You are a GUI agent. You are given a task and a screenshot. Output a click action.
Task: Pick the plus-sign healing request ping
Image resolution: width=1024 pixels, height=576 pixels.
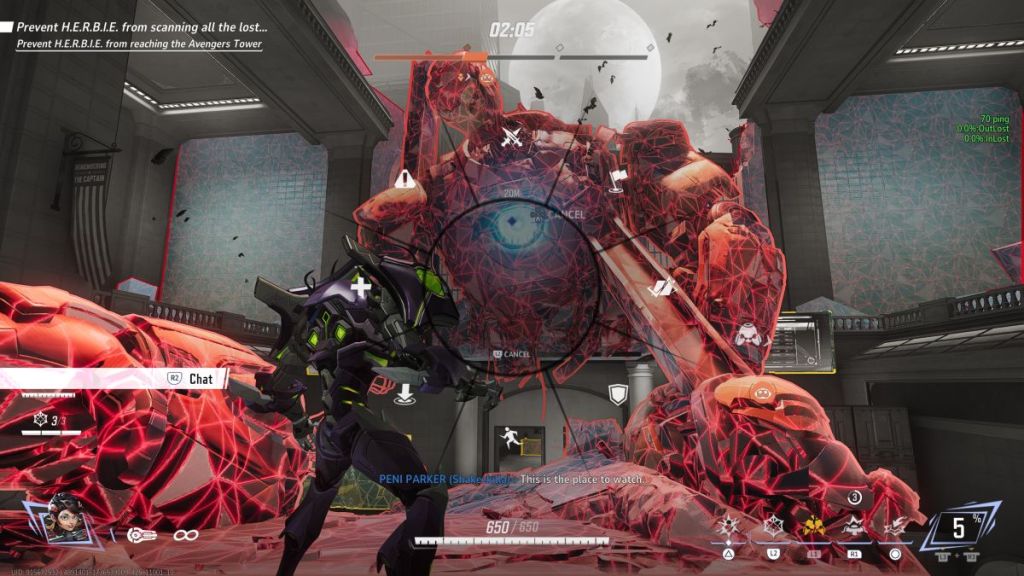pyautogui.click(x=360, y=288)
